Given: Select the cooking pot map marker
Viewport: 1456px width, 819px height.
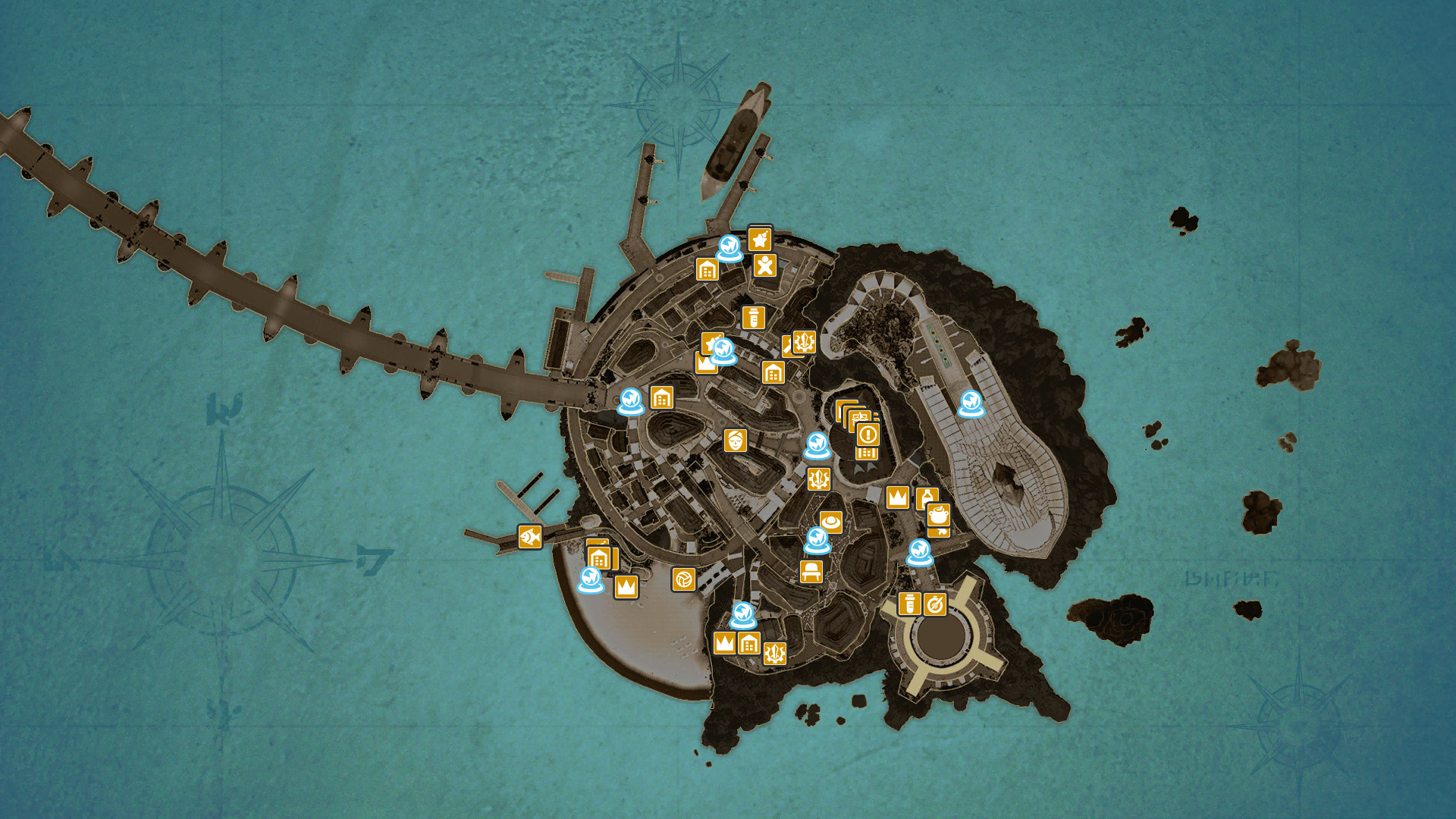Looking at the screenshot, I should click(x=939, y=514).
